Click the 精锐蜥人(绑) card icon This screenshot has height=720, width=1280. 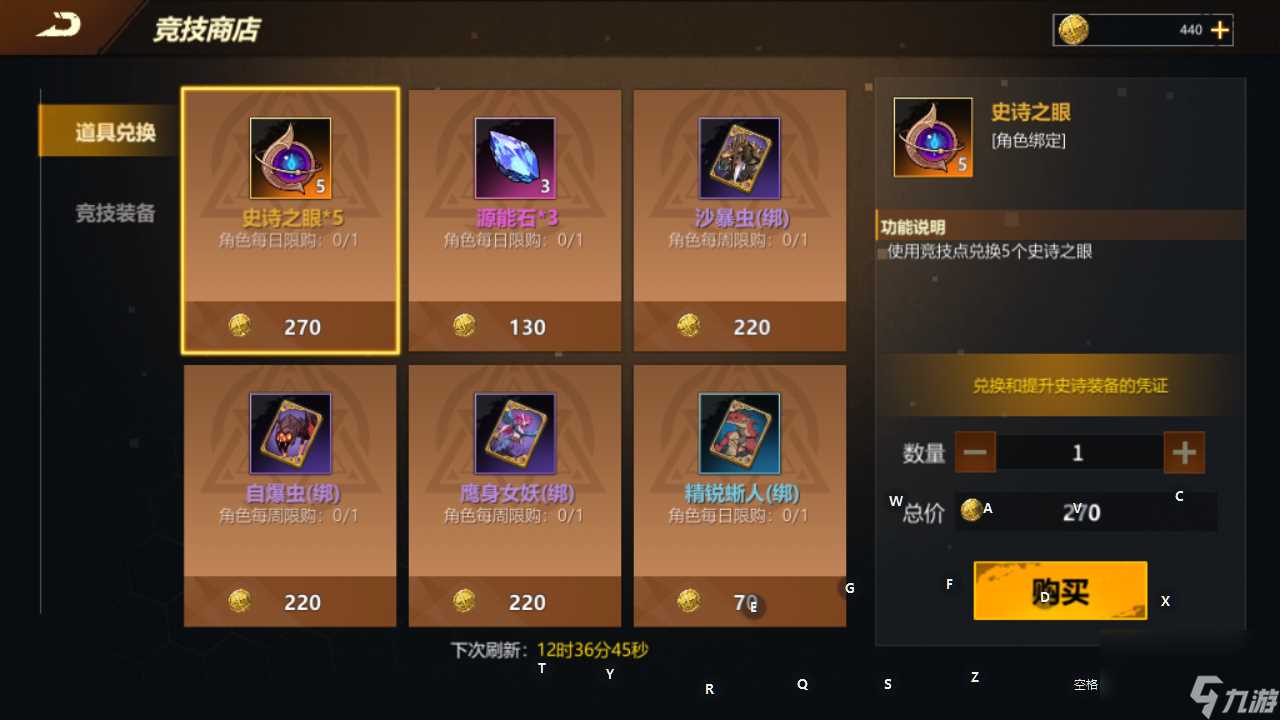click(739, 432)
